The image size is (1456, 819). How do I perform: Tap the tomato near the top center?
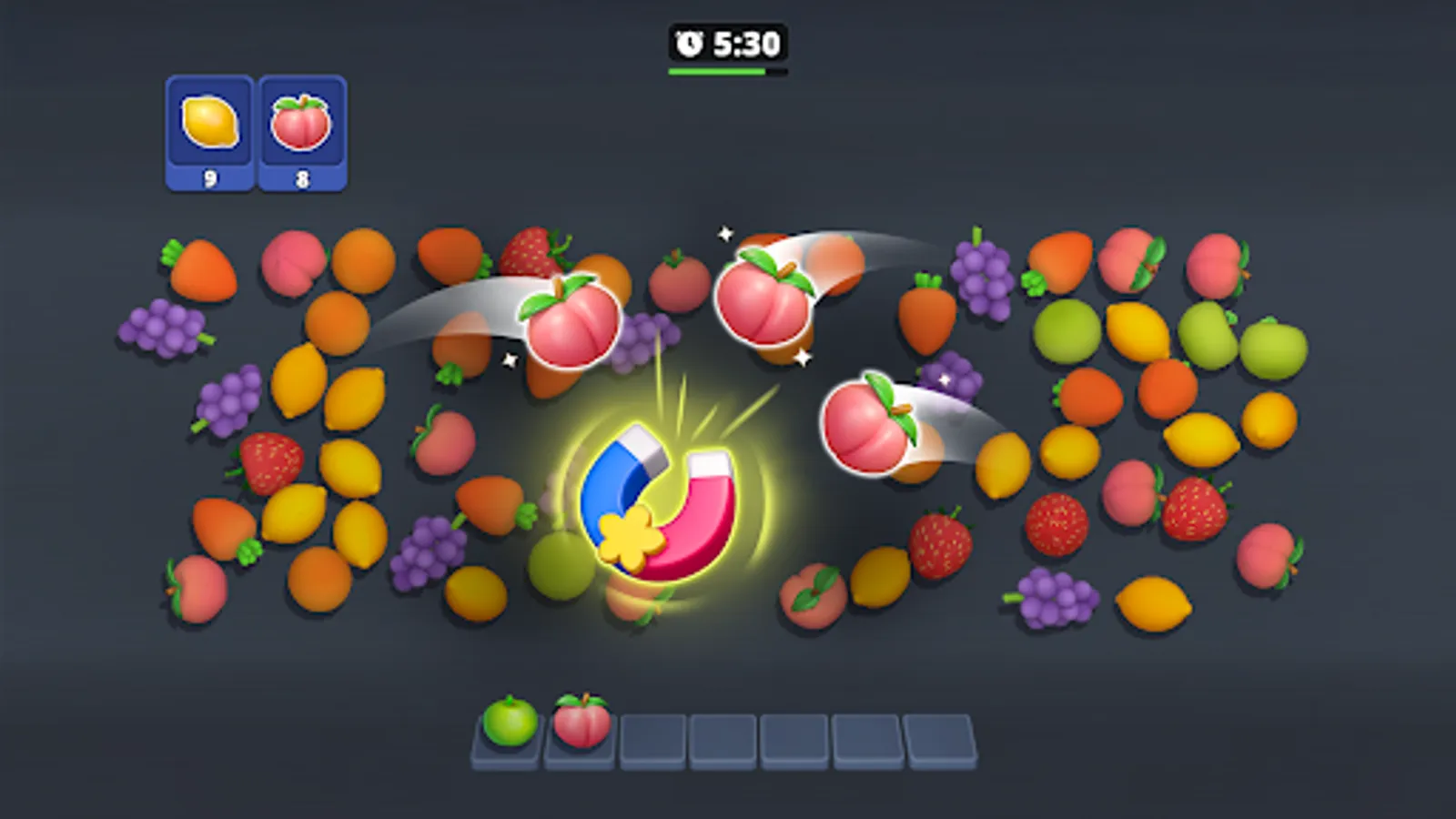tap(678, 282)
